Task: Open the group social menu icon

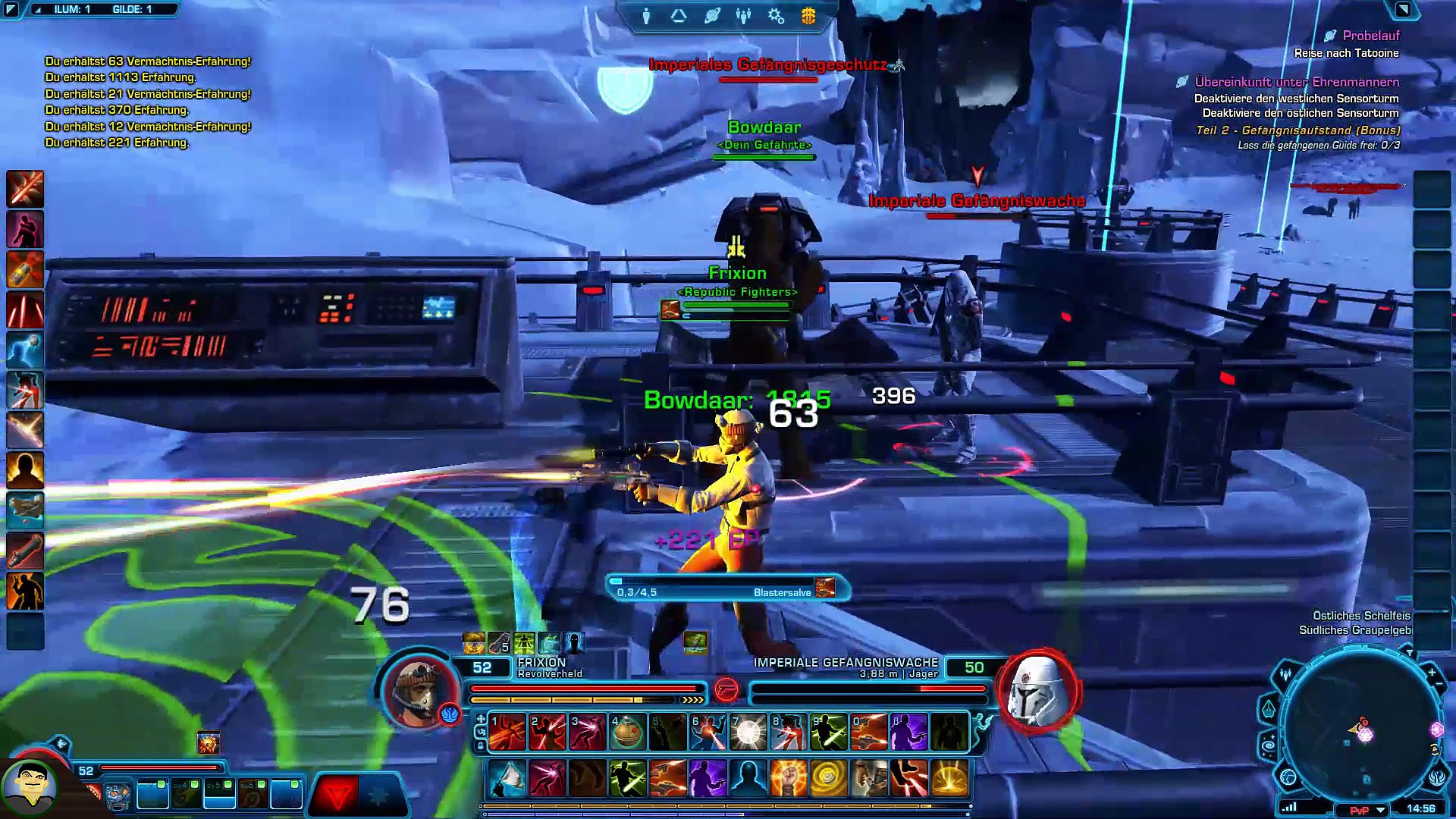Action: point(743,16)
